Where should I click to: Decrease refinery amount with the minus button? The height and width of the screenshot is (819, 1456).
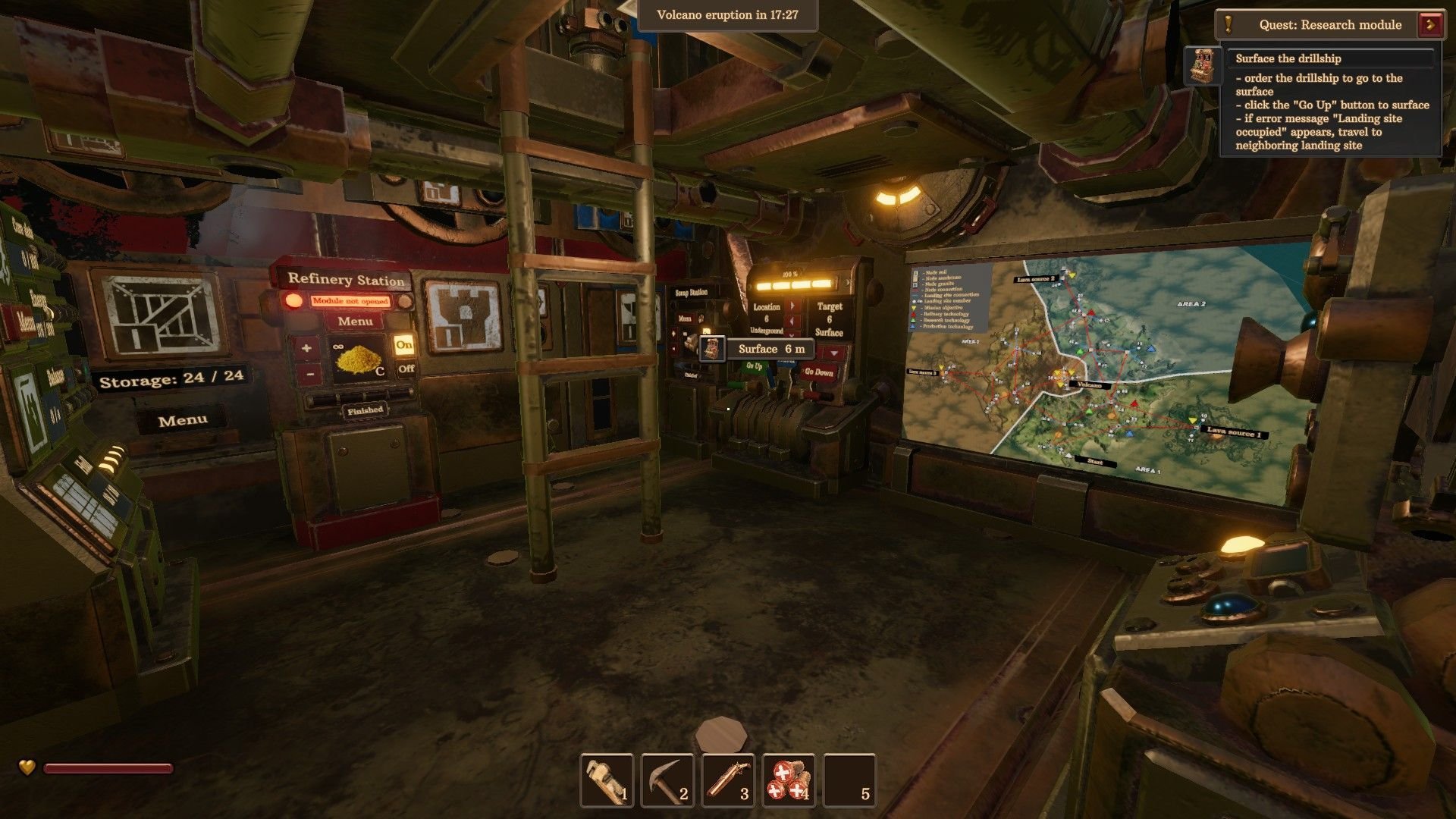coord(309,373)
